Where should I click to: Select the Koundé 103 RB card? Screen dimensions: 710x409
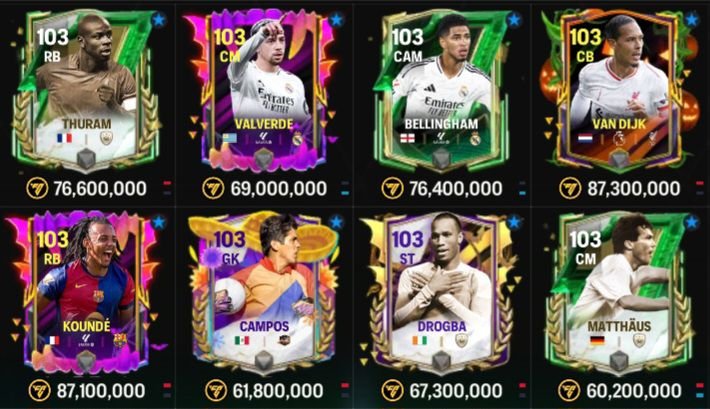[x=89, y=290]
